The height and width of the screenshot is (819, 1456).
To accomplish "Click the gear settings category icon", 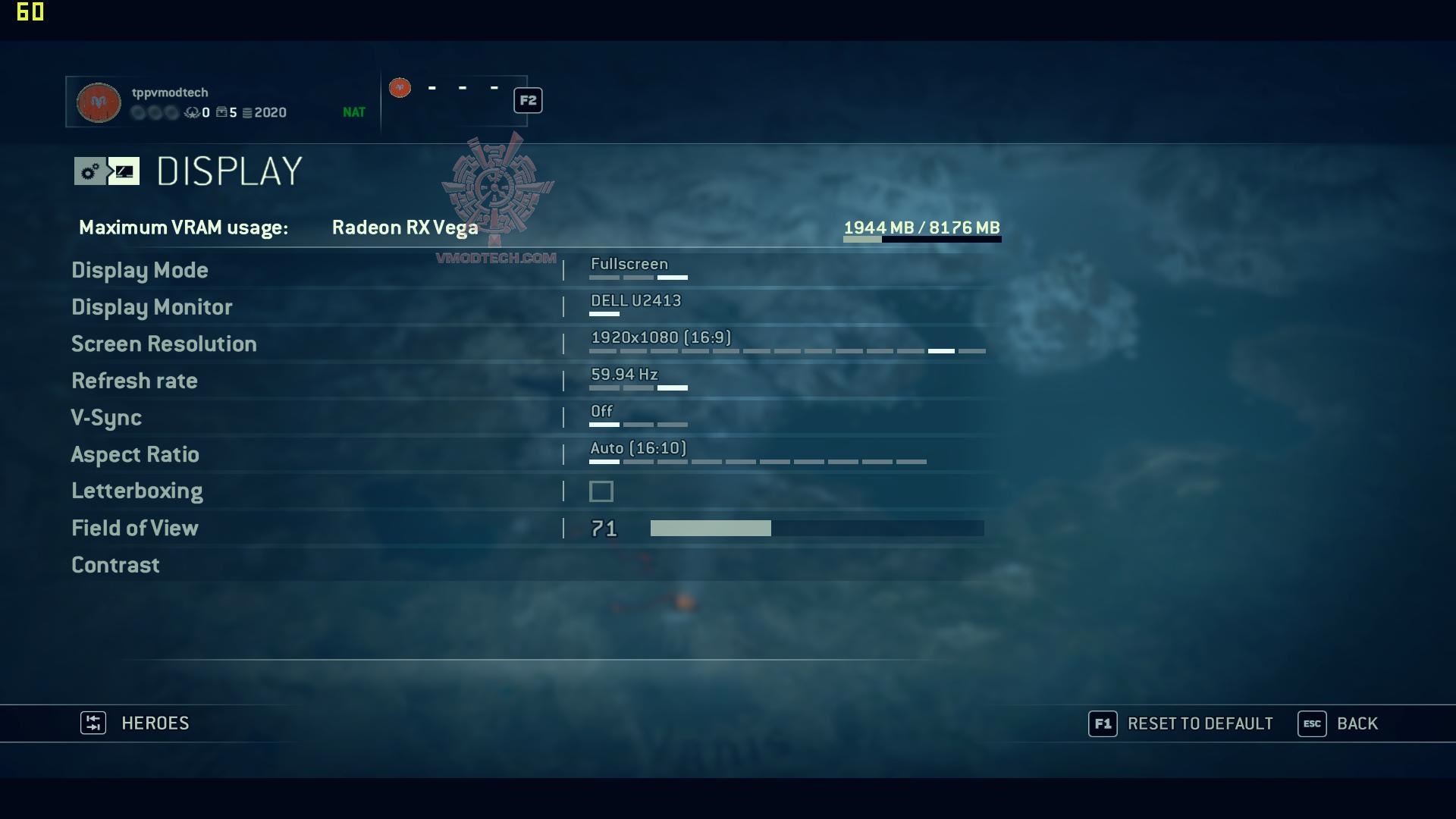I will (x=89, y=171).
